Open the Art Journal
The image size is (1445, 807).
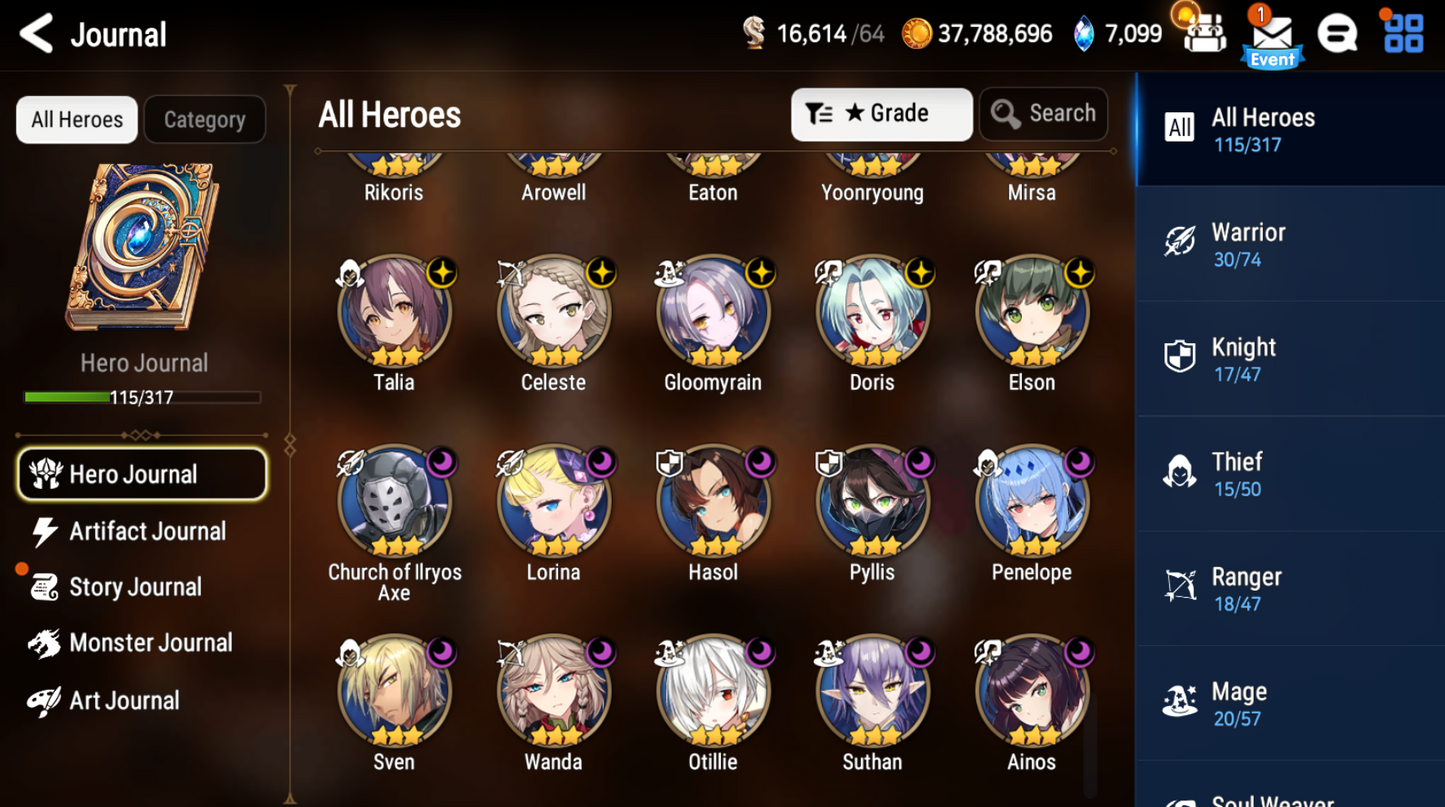pyautogui.click(x=122, y=700)
